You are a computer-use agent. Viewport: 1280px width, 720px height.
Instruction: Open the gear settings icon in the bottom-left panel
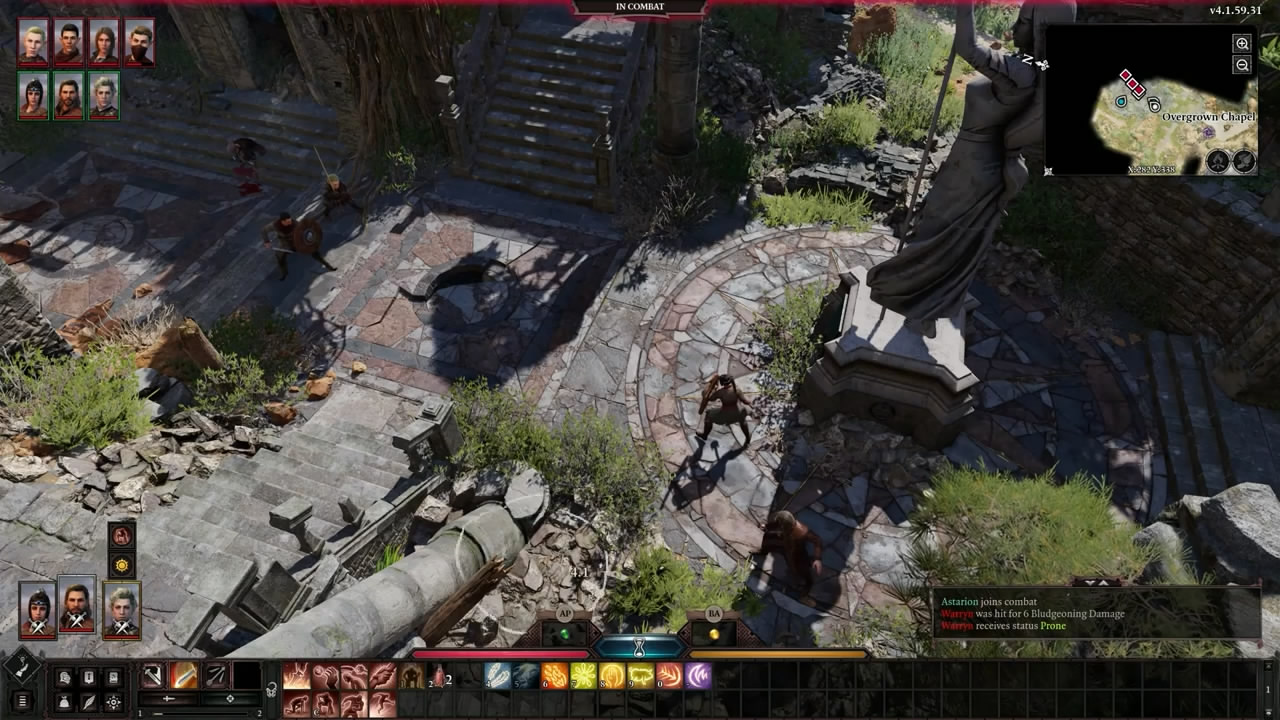click(x=113, y=702)
